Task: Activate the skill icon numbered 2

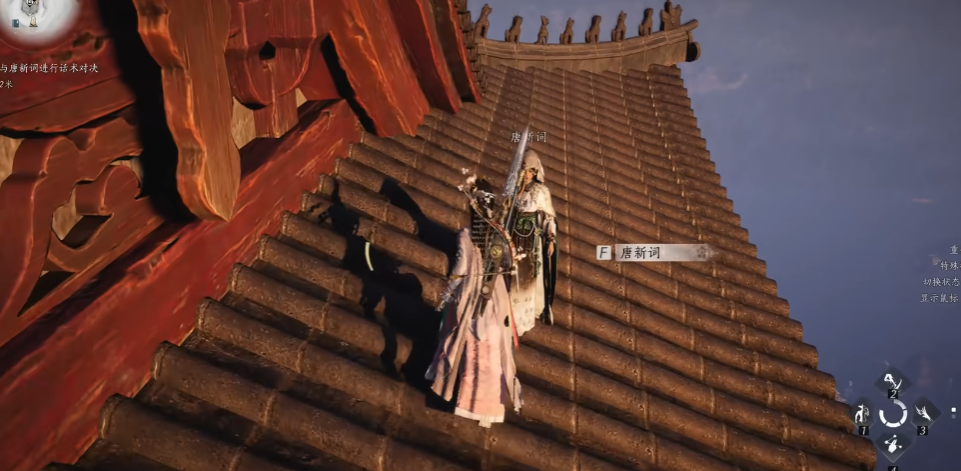Action: point(892,381)
